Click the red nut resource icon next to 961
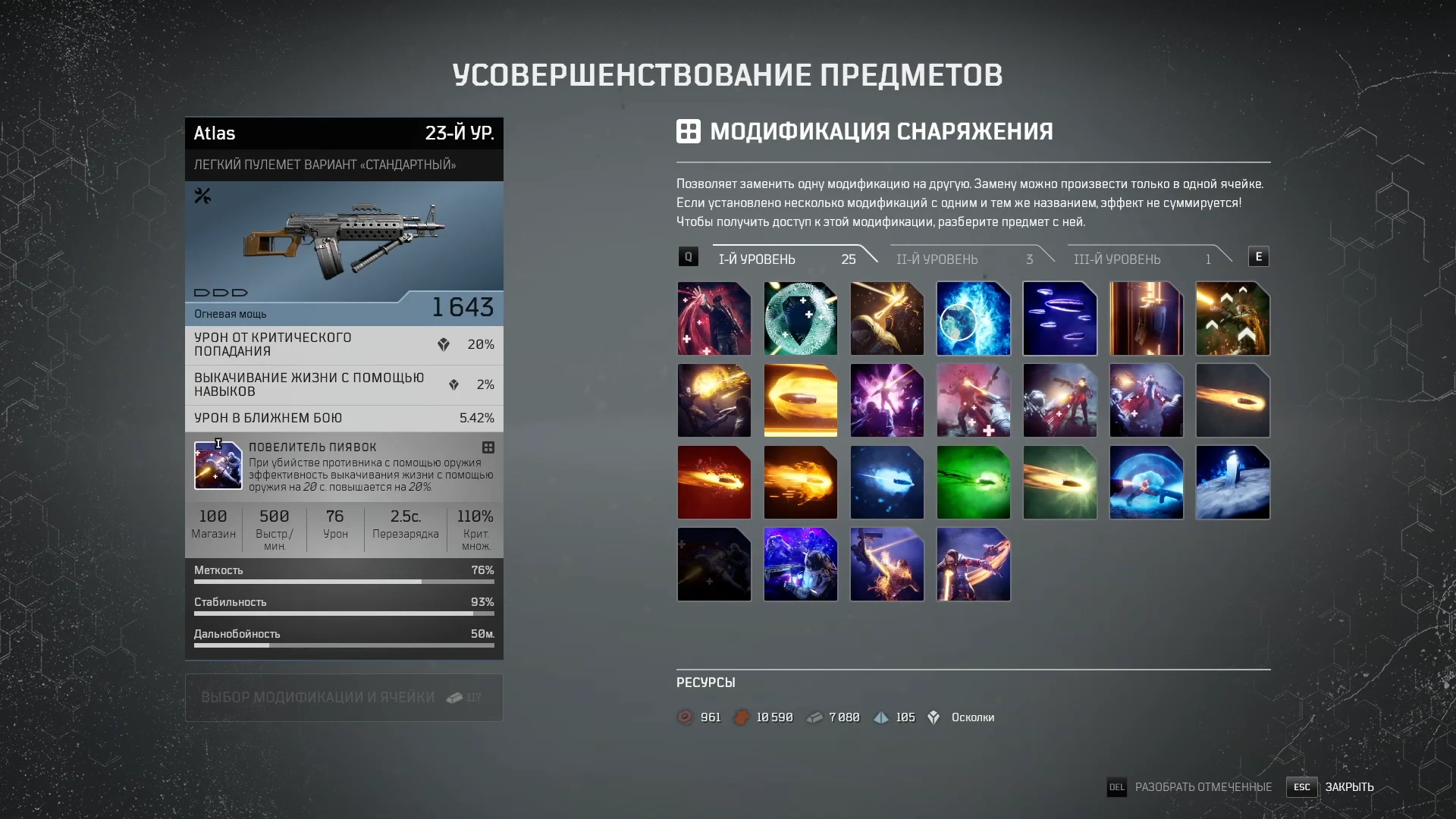Image resolution: width=1456 pixels, height=819 pixels. (x=685, y=717)
